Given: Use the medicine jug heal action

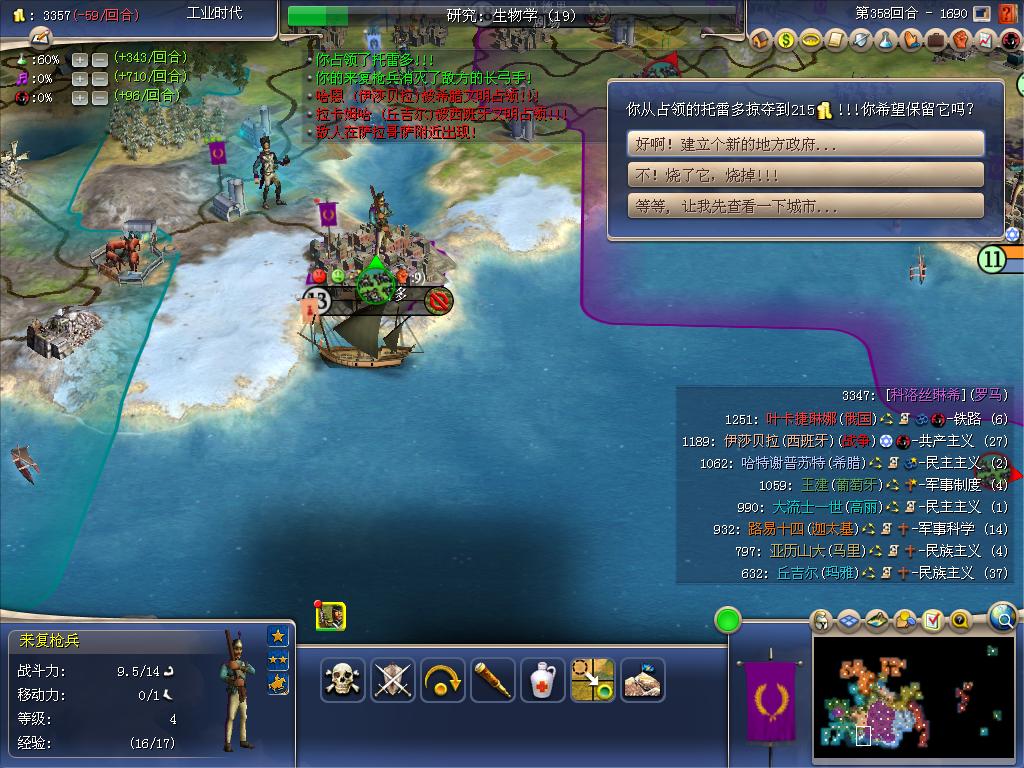Looking at the screenshot, I should pyautogui.click(x=543, y=680).
